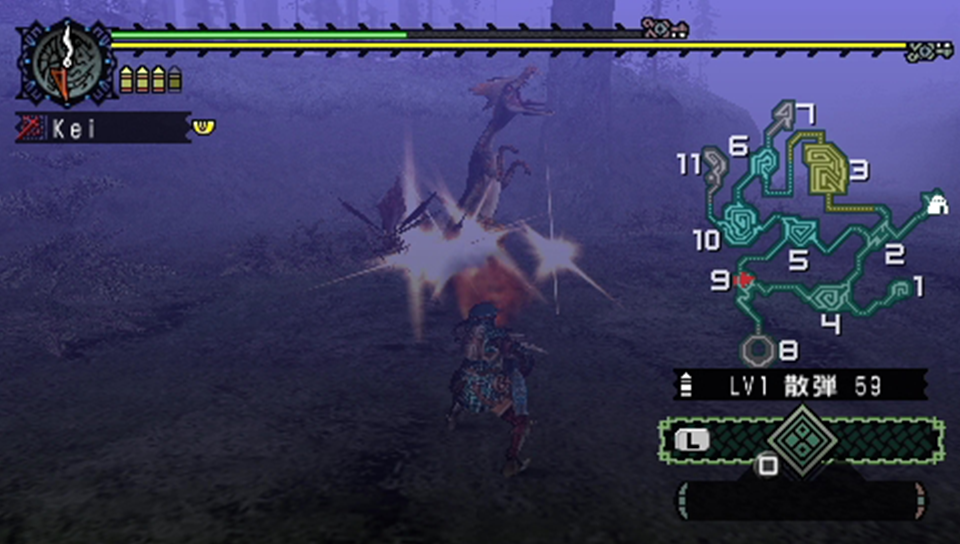Select area 4 on the minimap
Screen dimensions: 960x544
(830, 296)
